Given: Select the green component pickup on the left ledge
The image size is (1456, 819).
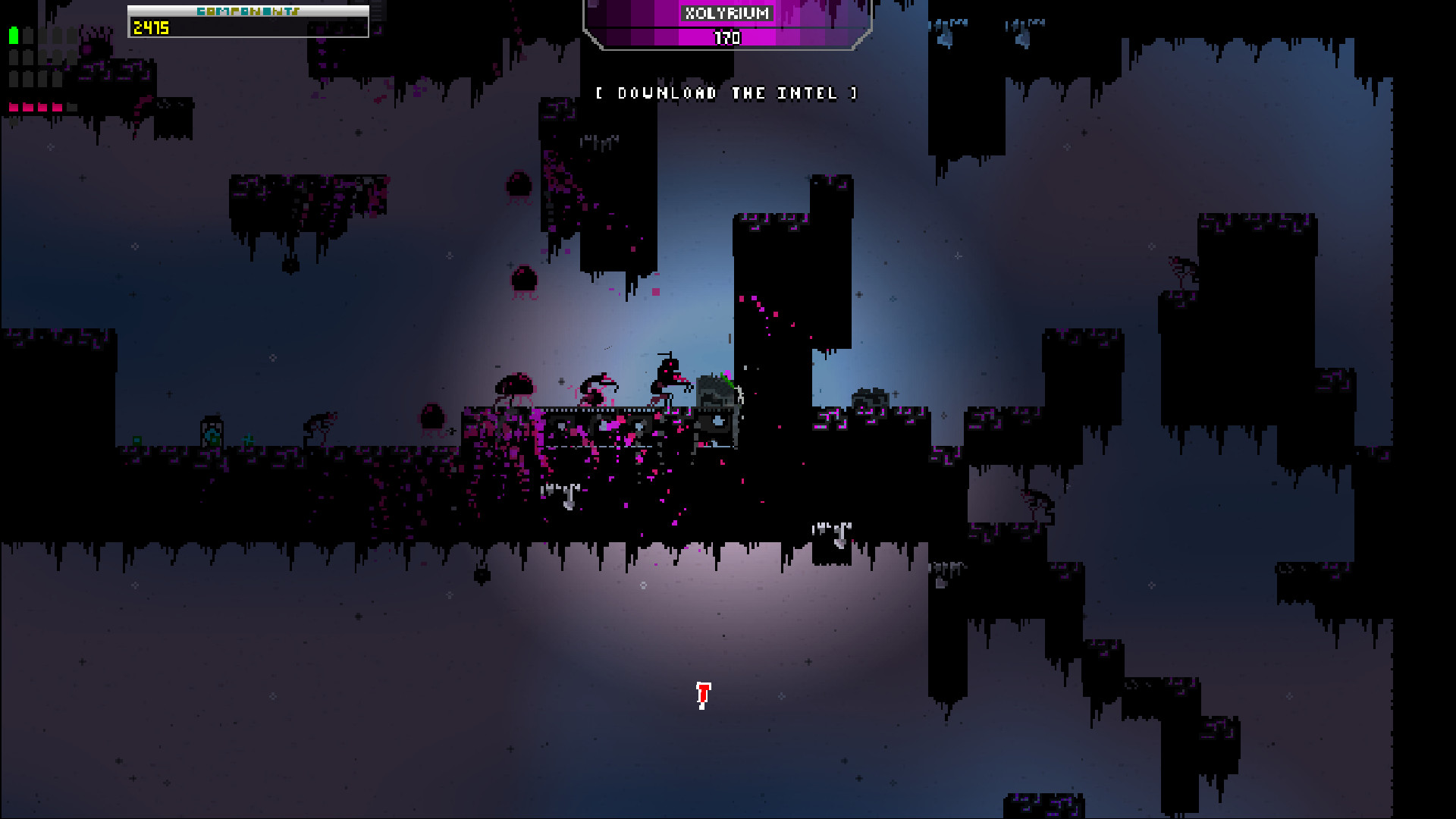Looking at the screenshot, I should click(137, 440).
